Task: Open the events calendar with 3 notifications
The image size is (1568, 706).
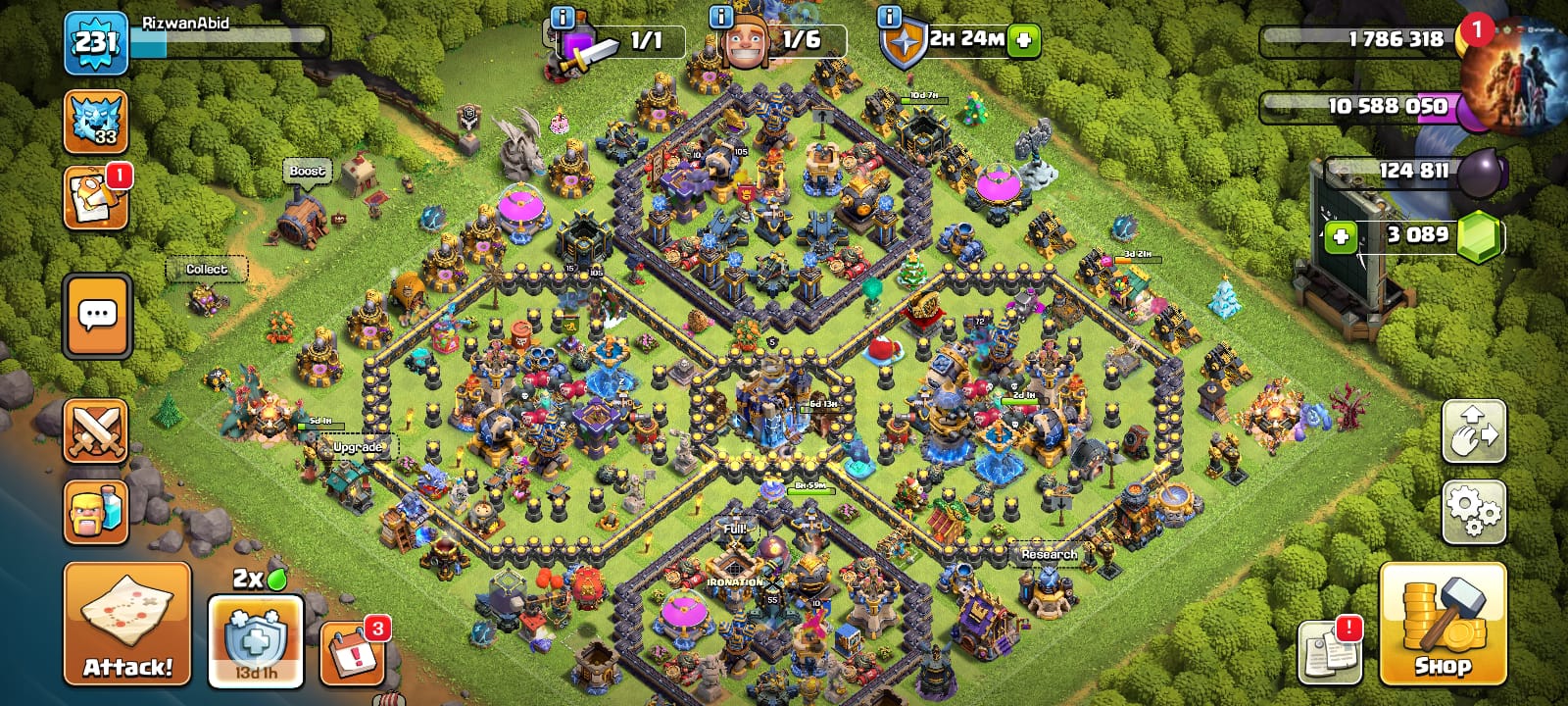Action: pyautogui.click(x=351, y=651)
